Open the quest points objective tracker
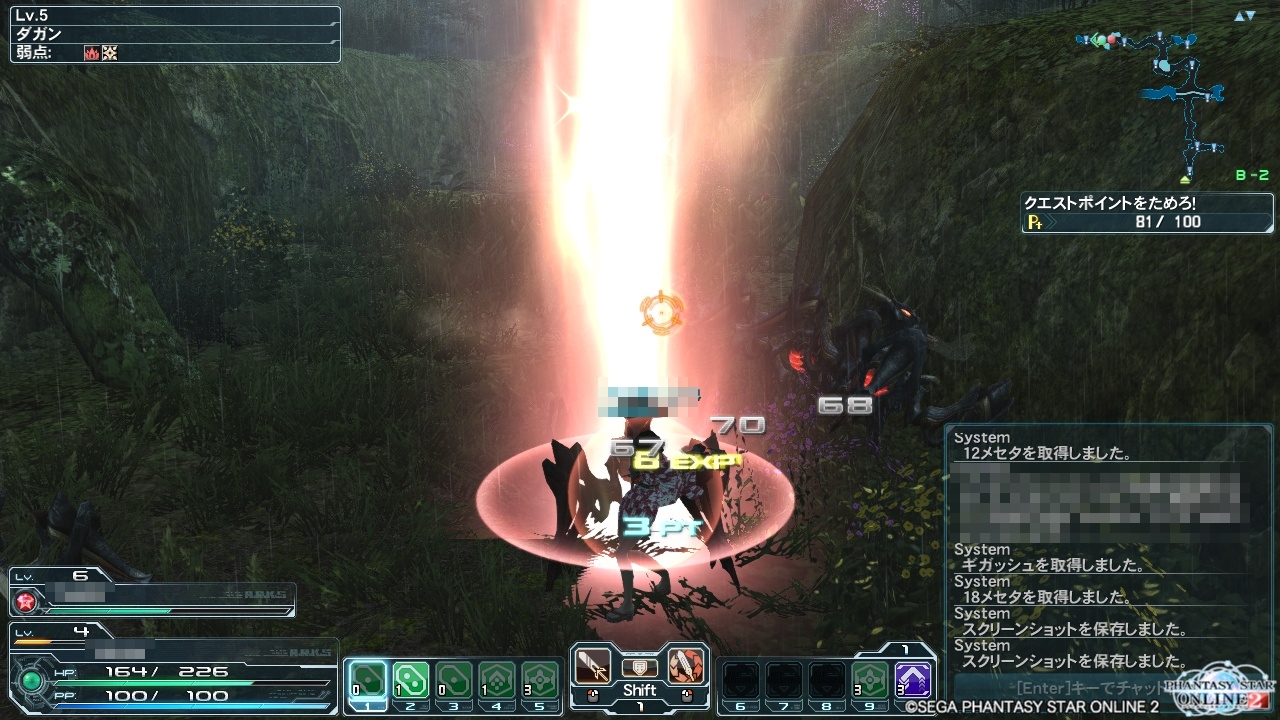Viewport: 1280px width, 720px height. 1146,212
